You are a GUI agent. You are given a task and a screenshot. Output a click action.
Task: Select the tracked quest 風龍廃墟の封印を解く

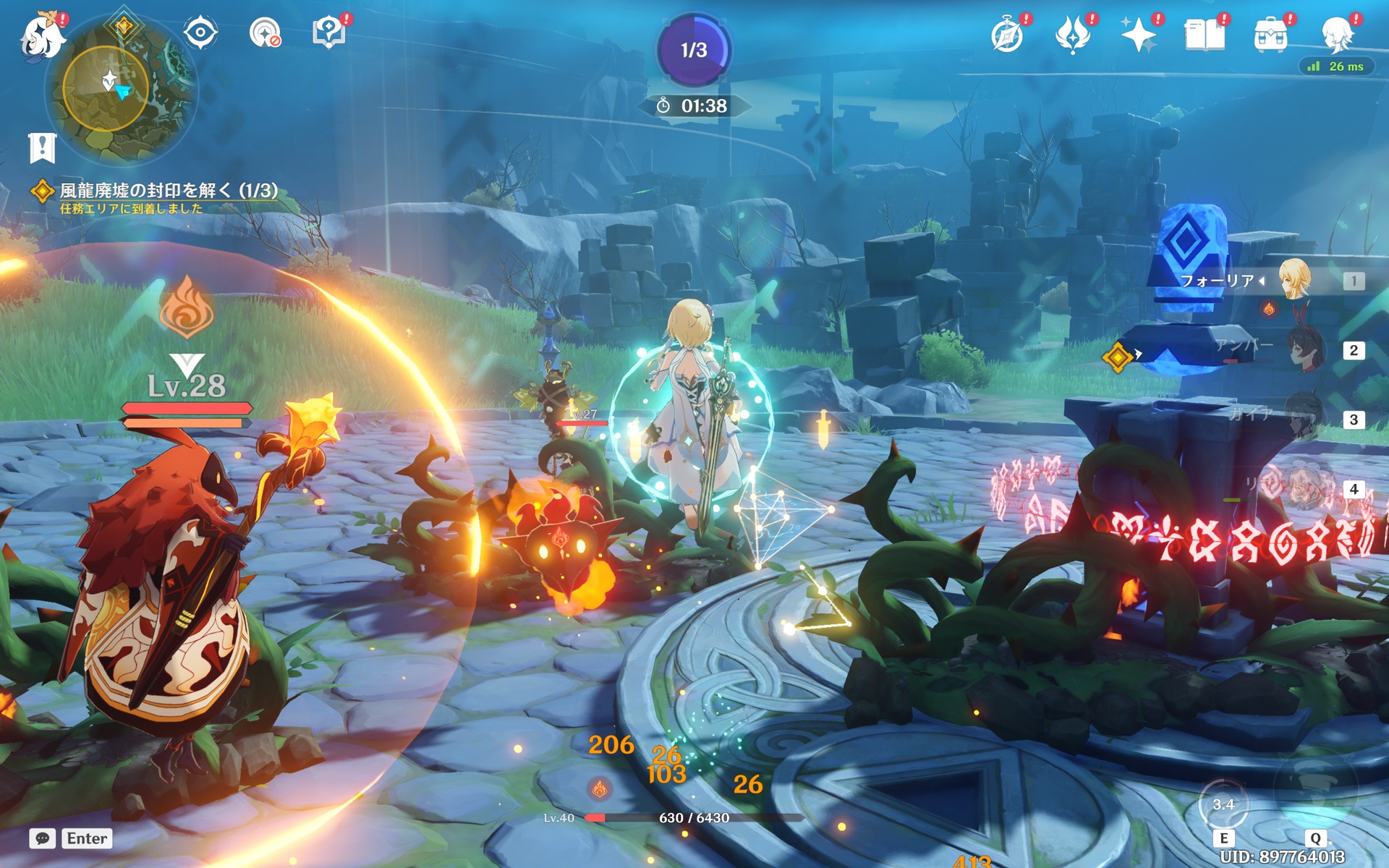[168, 190]
